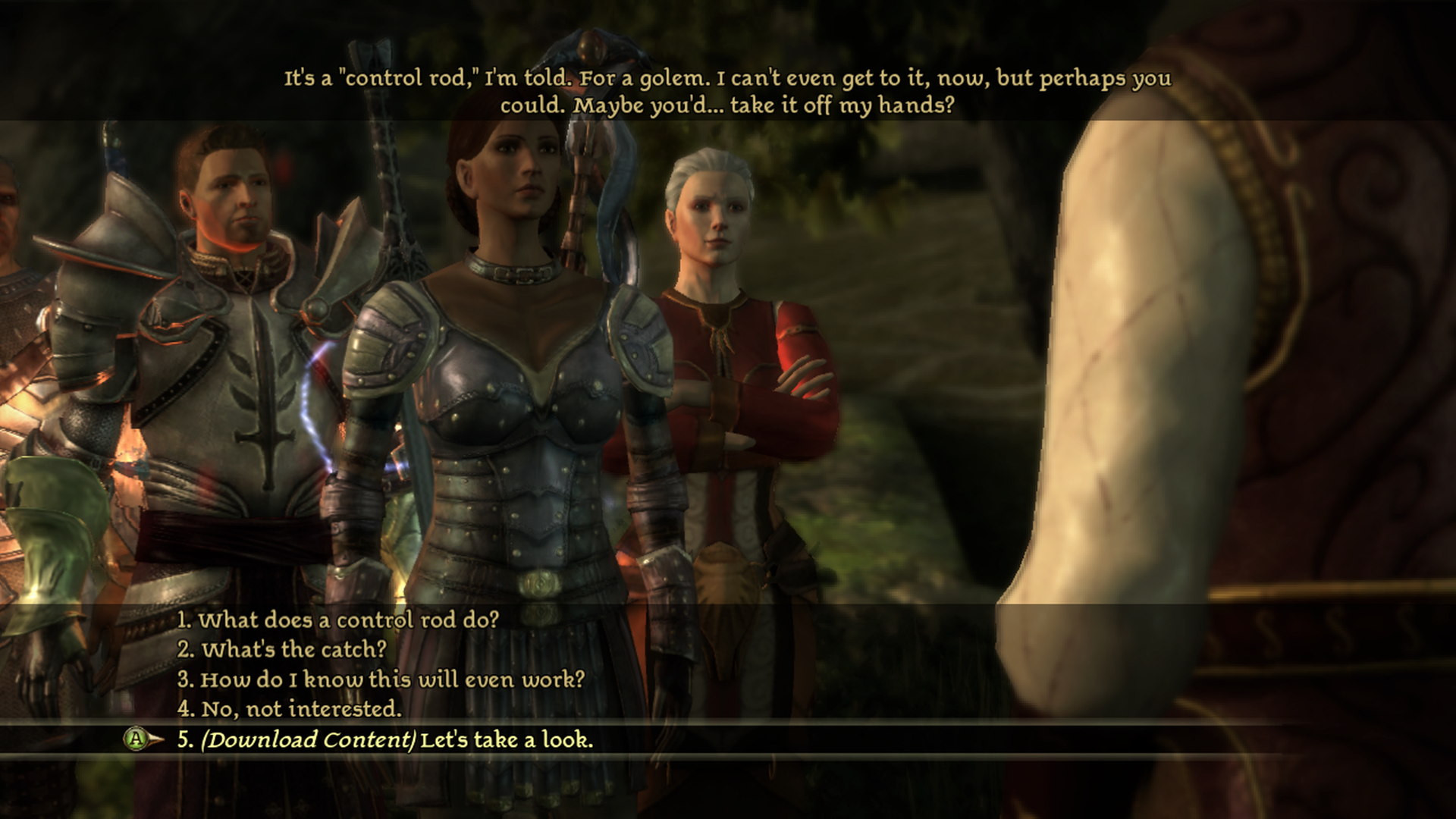The height and width of the screenshot is (819, 1456).
Task: Decline with "No, not interested."
Action: tap(290, 709)
